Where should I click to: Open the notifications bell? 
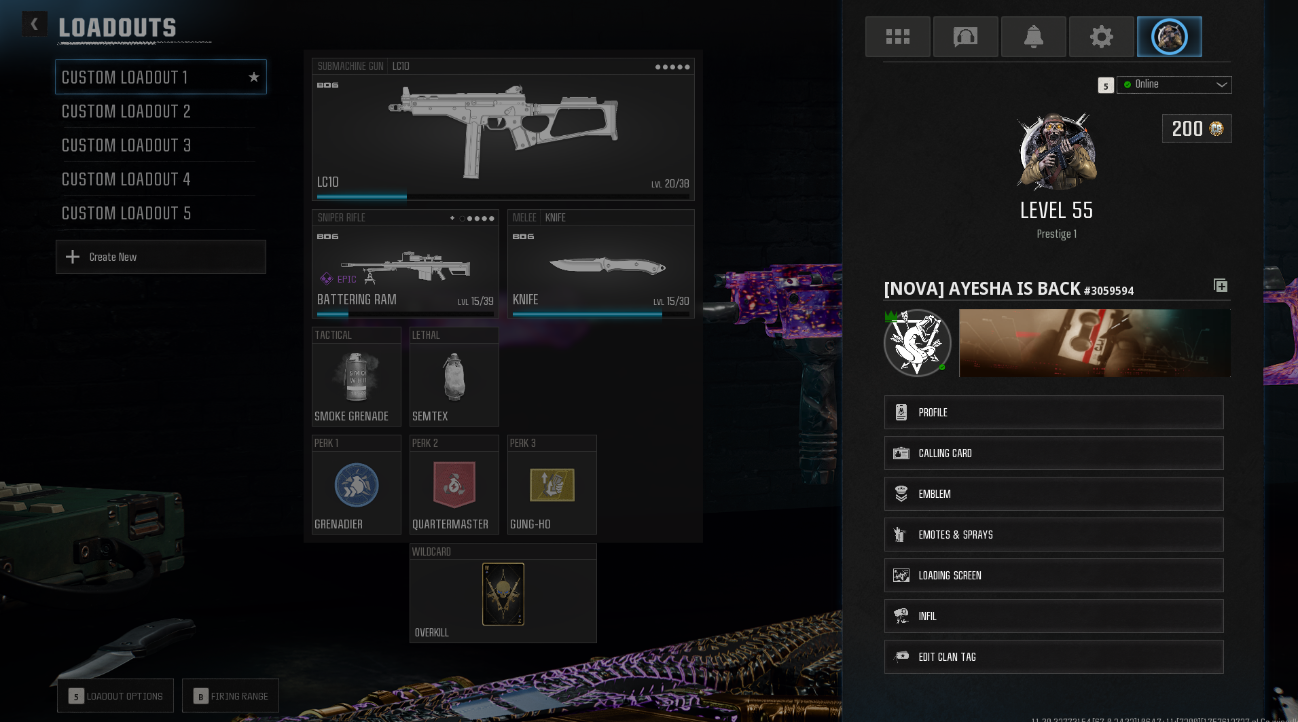1033,36
